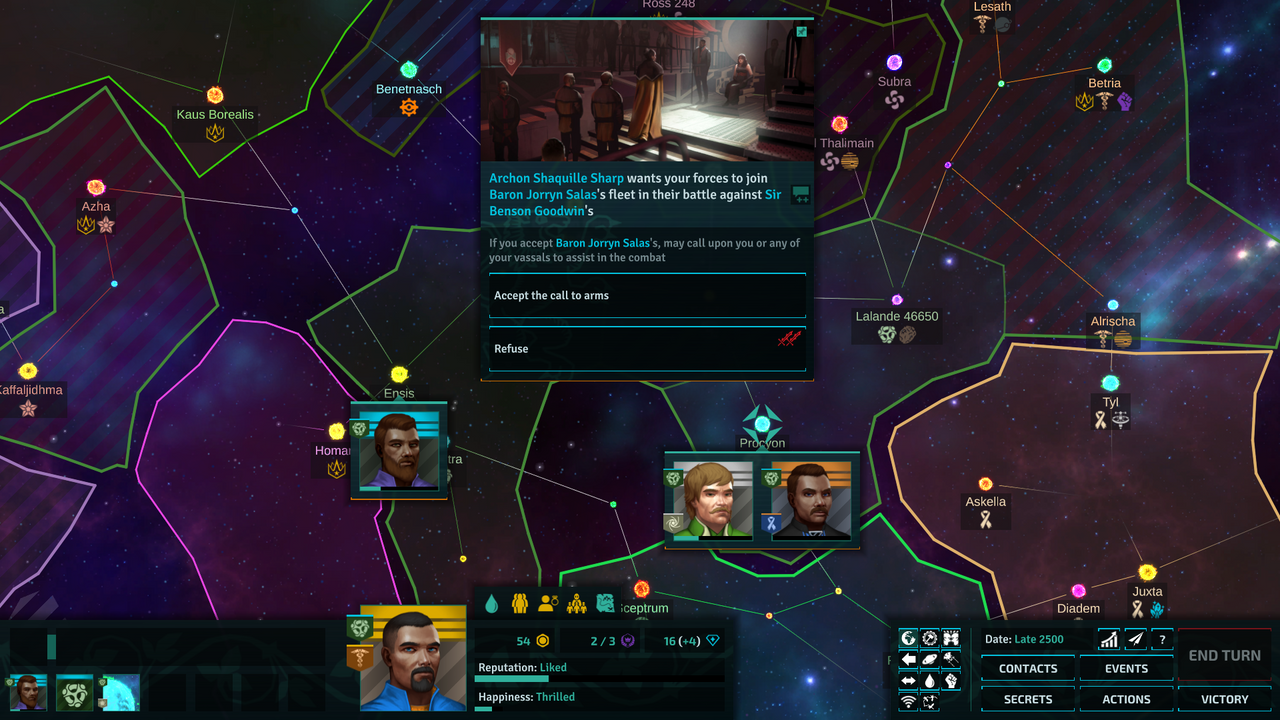Click the purple influence crown icon
This screenshot has height=720, width=1280.
(627, 641)
